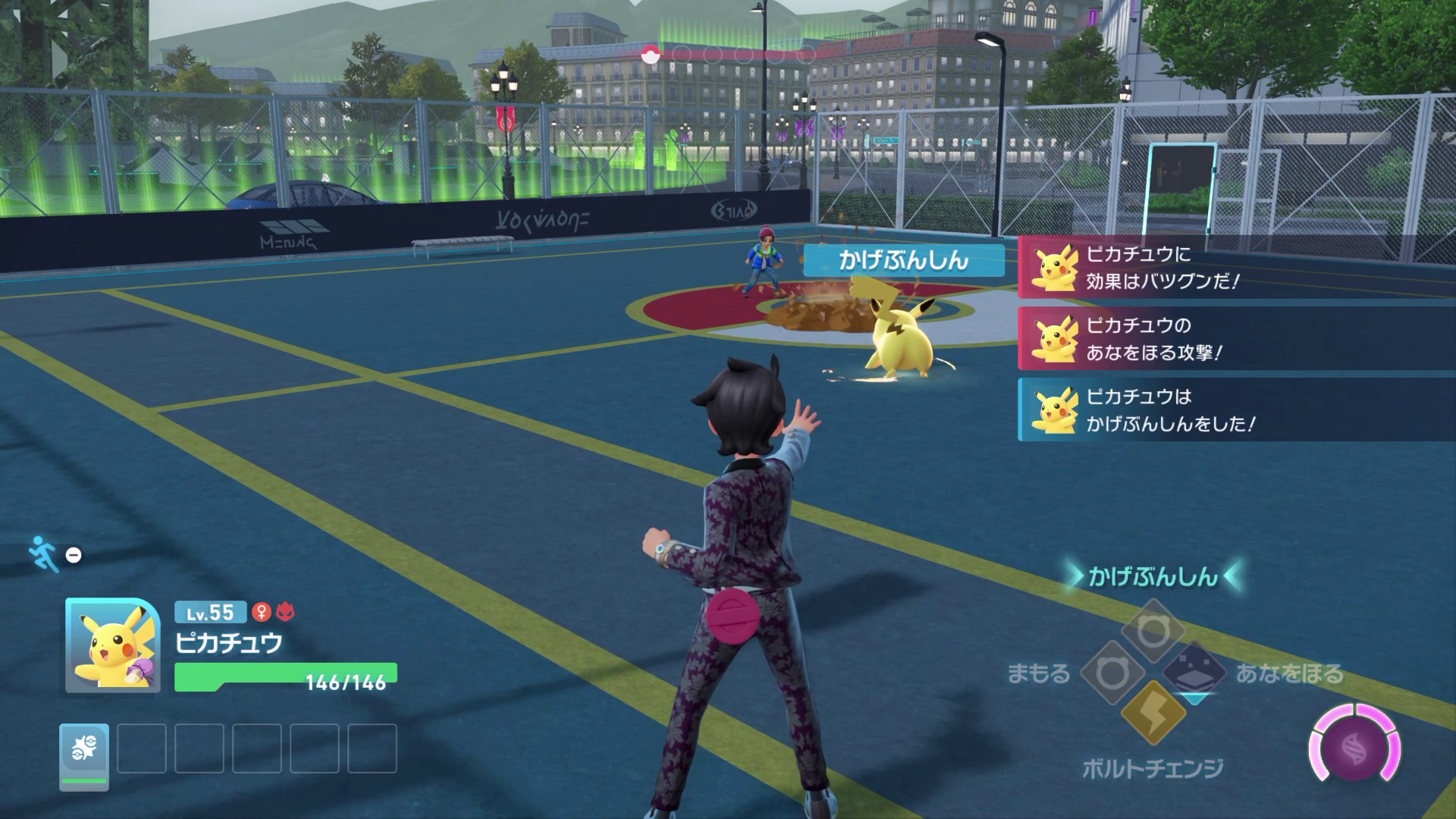
Task: Click the Poké Ball battle progress marker
Action: click(x=649, y=54)
